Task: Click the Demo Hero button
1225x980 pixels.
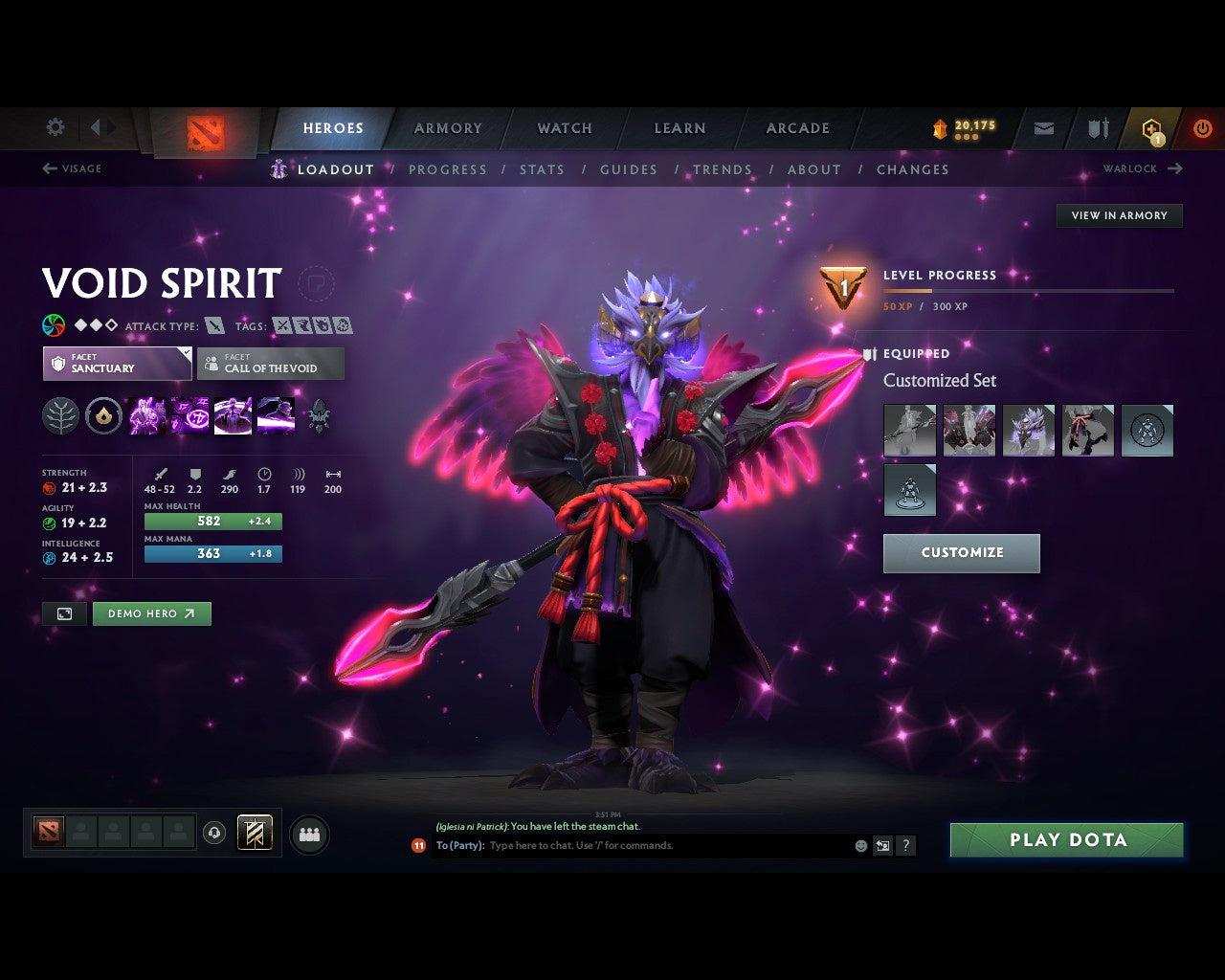Action: [151, 613]
